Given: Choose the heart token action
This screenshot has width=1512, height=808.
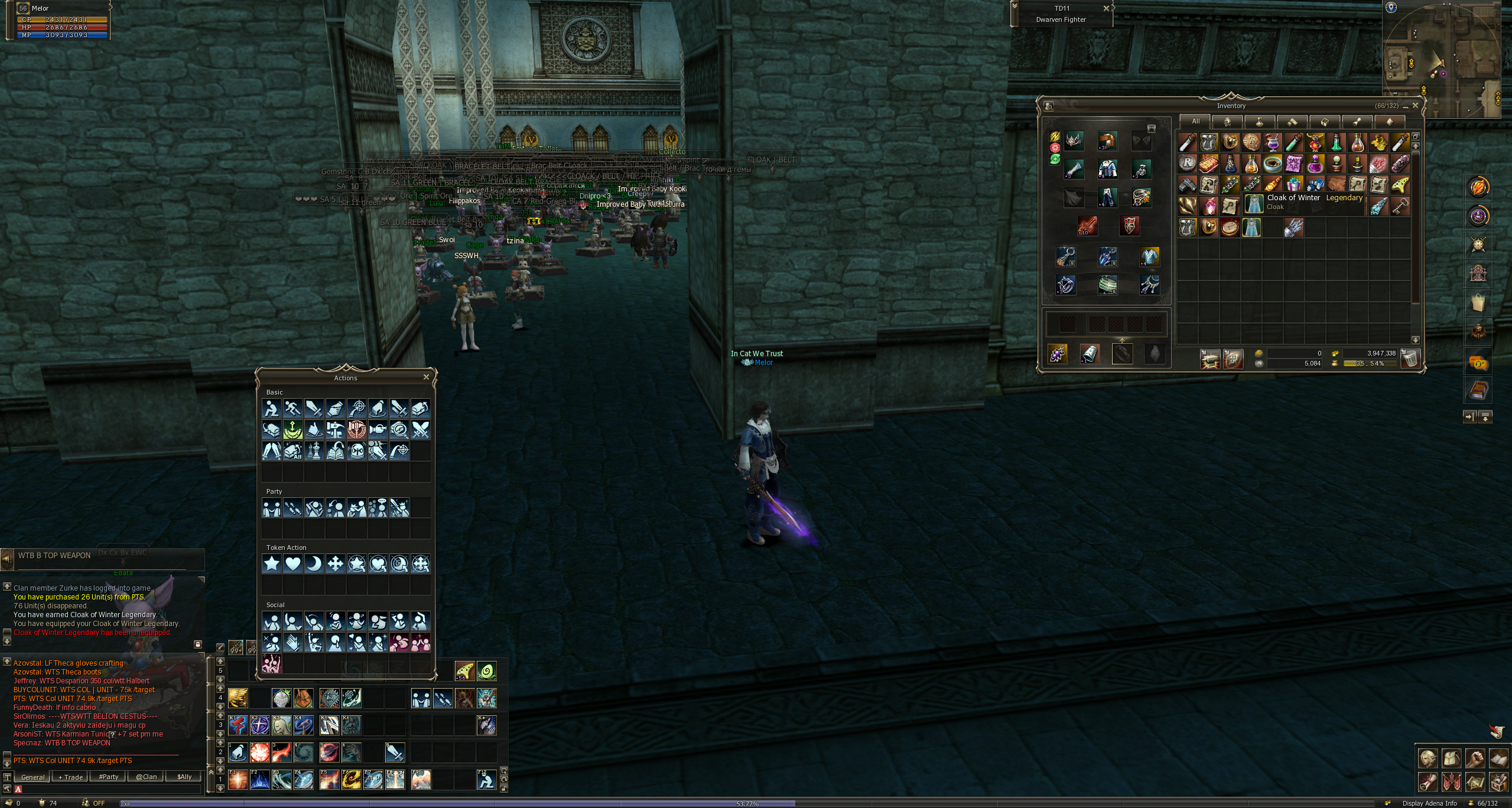Looking at the screenshot, I should point(293,563).
